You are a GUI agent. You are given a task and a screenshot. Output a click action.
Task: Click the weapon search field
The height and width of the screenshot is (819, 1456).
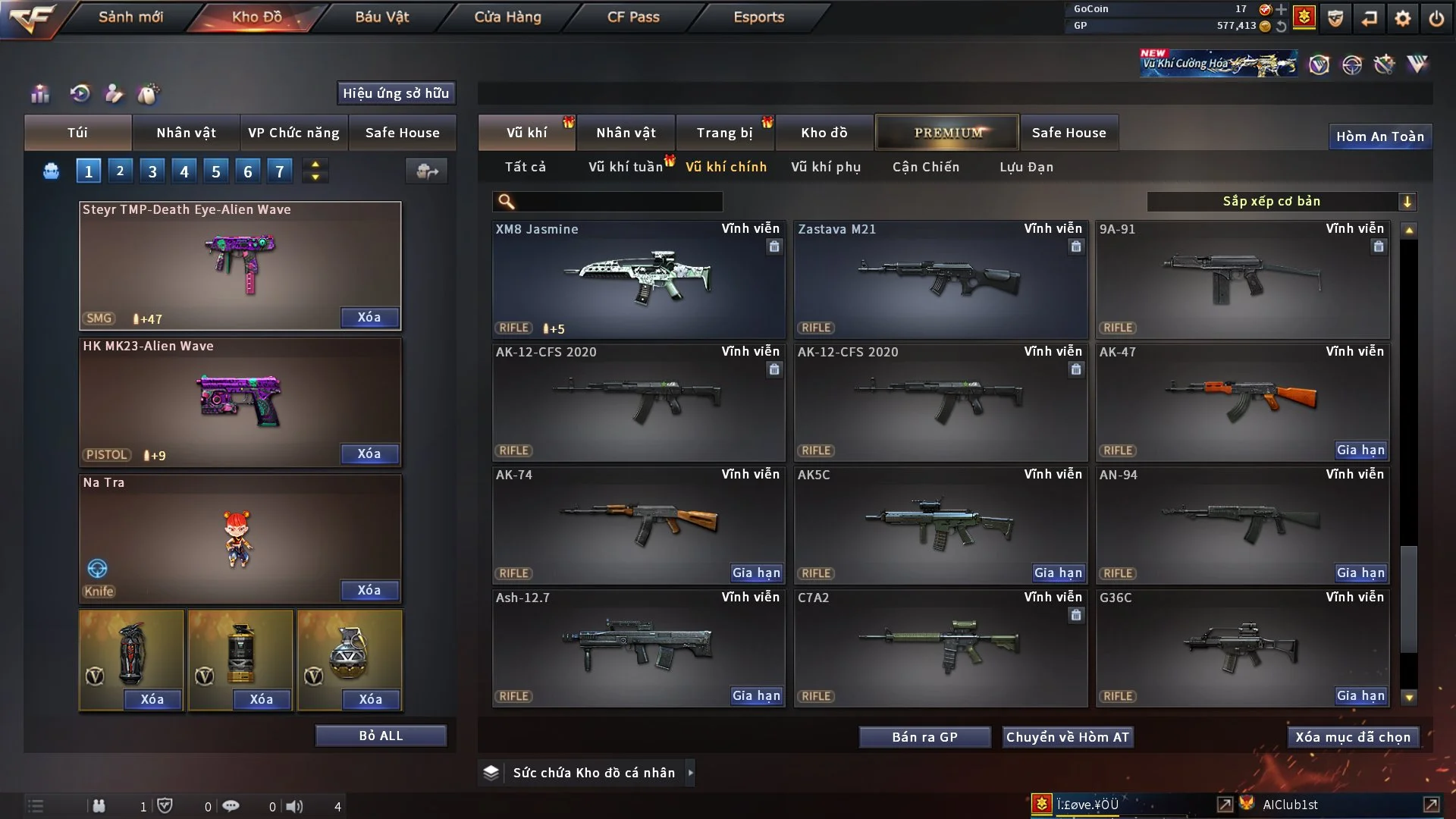point(618,202)
